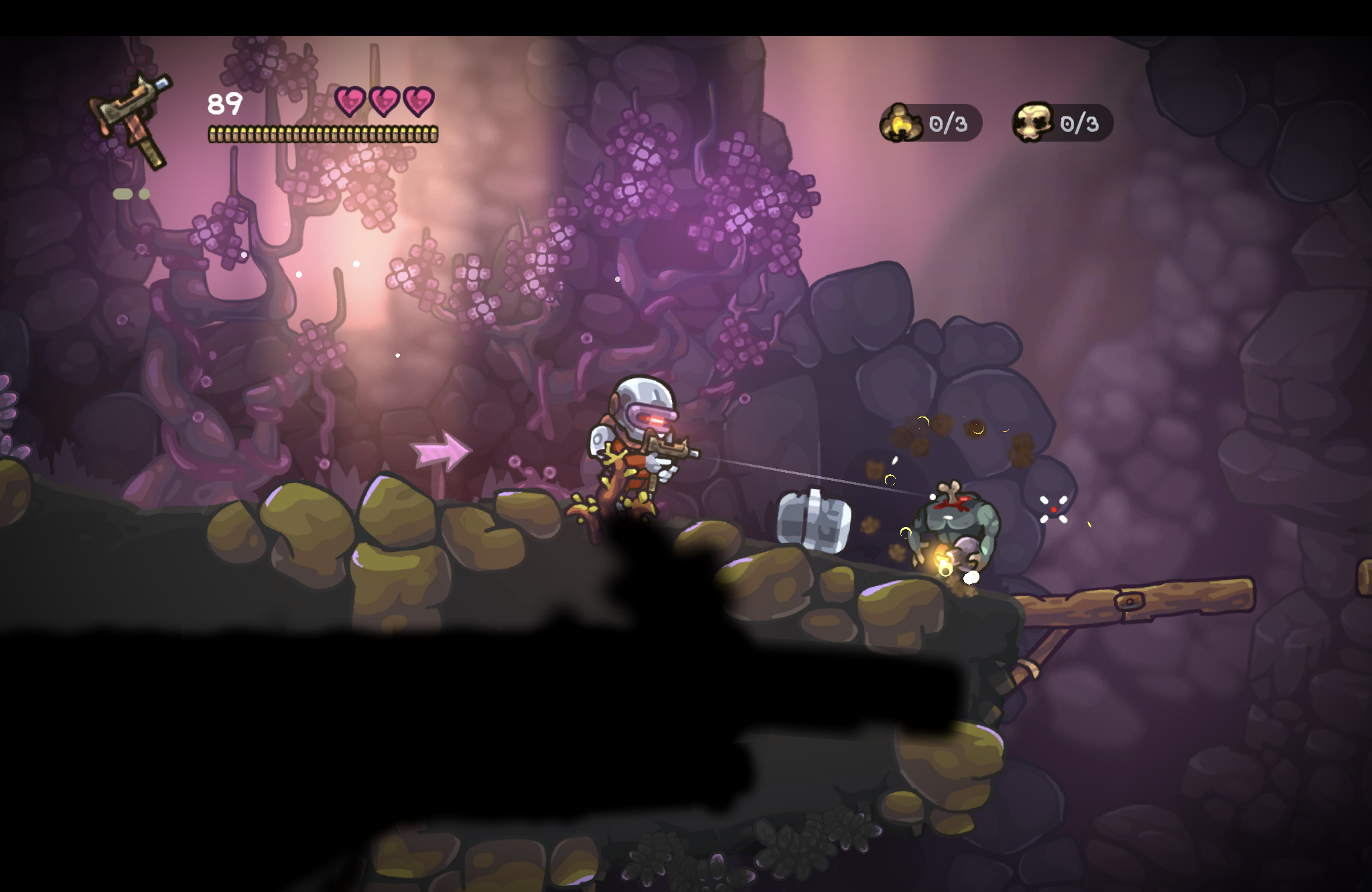This screenshot has height=892, width=1372.
Task: Click the rightmost pink heart icon
Action: (x=419, y=100)
